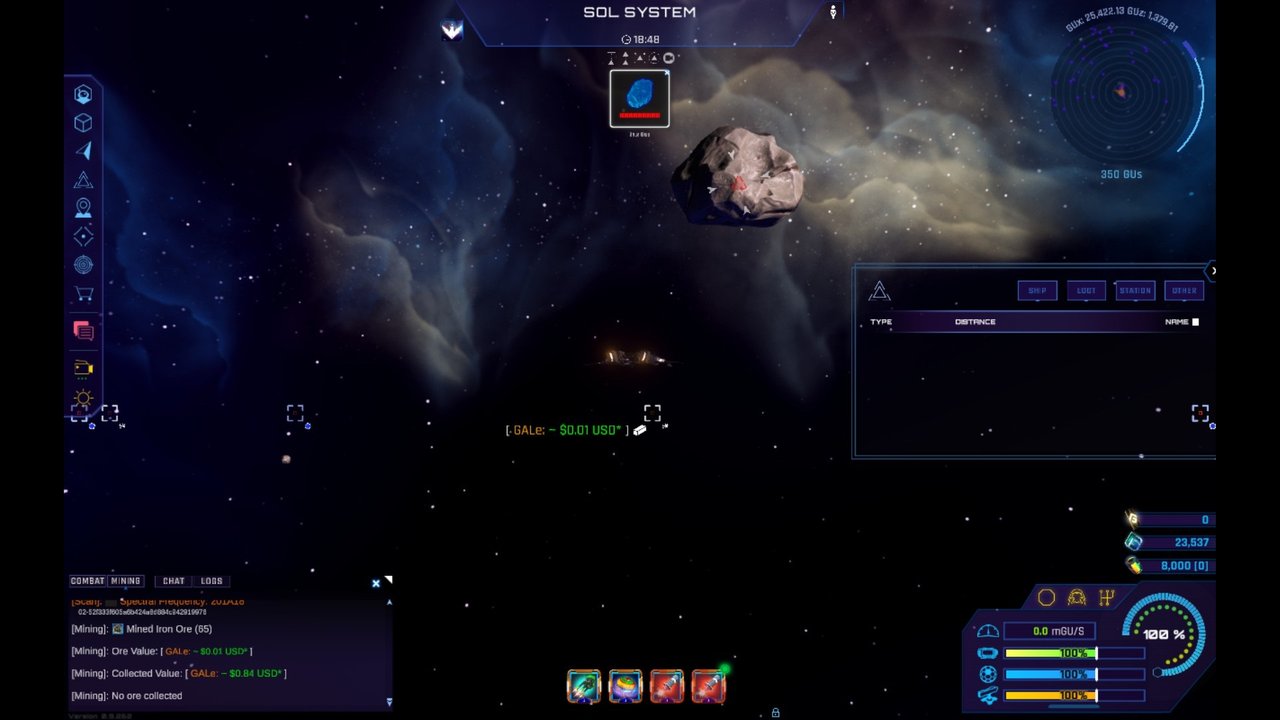The image size is (1280, 720).
Task: Expand the contacts panel side chevron
Action: click(1213, 271)
